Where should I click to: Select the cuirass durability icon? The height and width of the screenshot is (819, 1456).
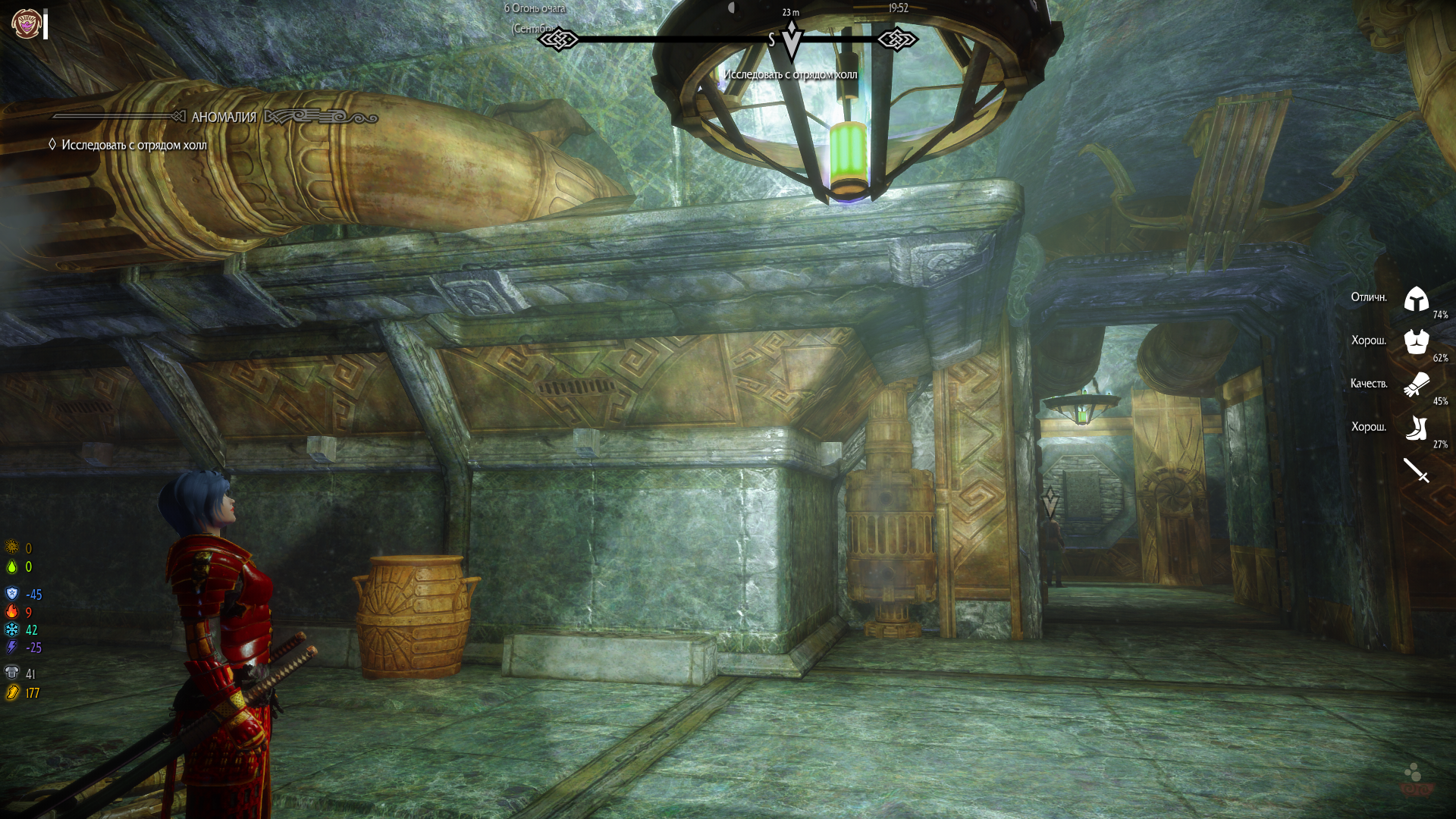coord(1416,341)
